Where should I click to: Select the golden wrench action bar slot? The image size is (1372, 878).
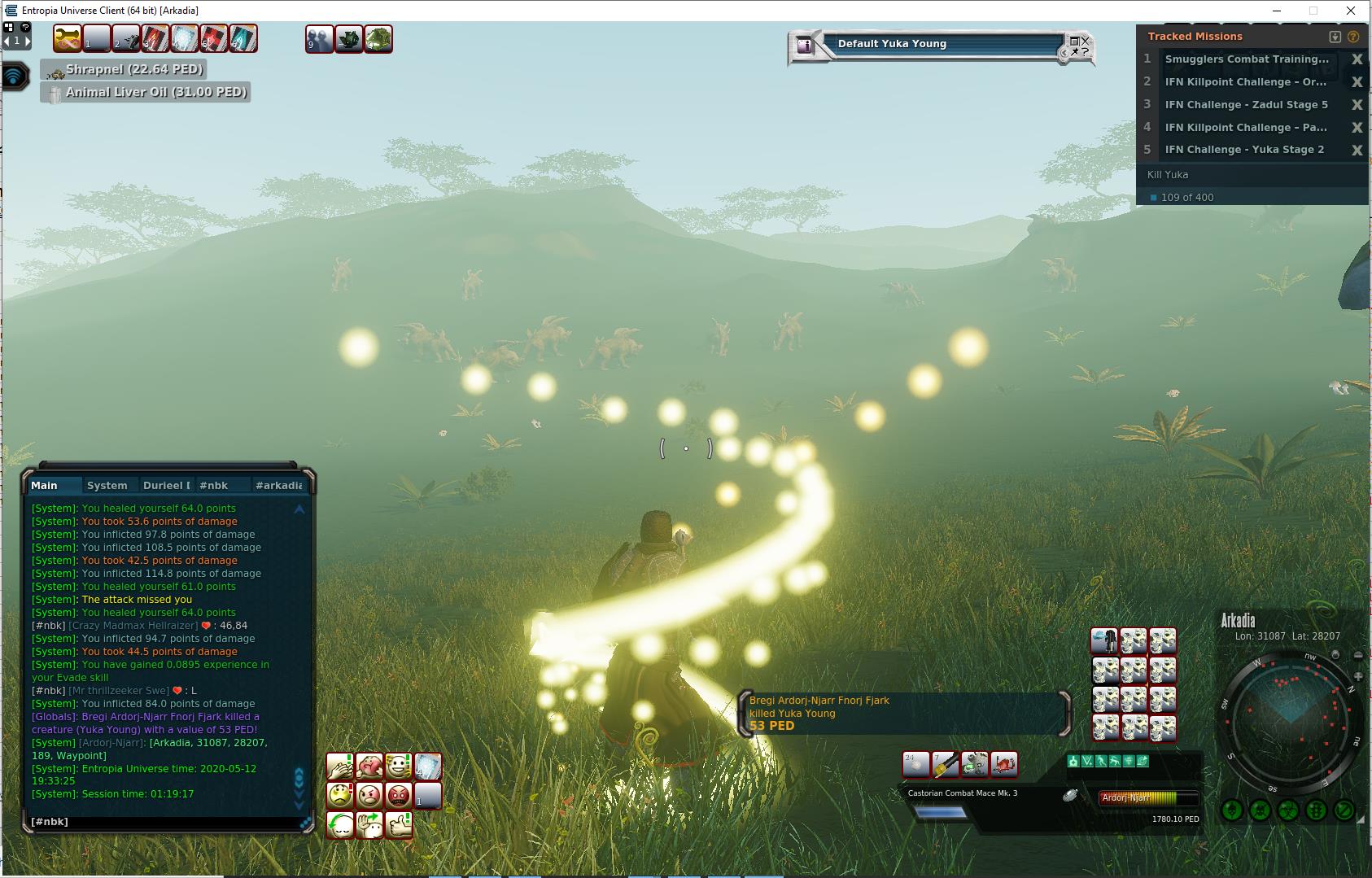[68, 39]
